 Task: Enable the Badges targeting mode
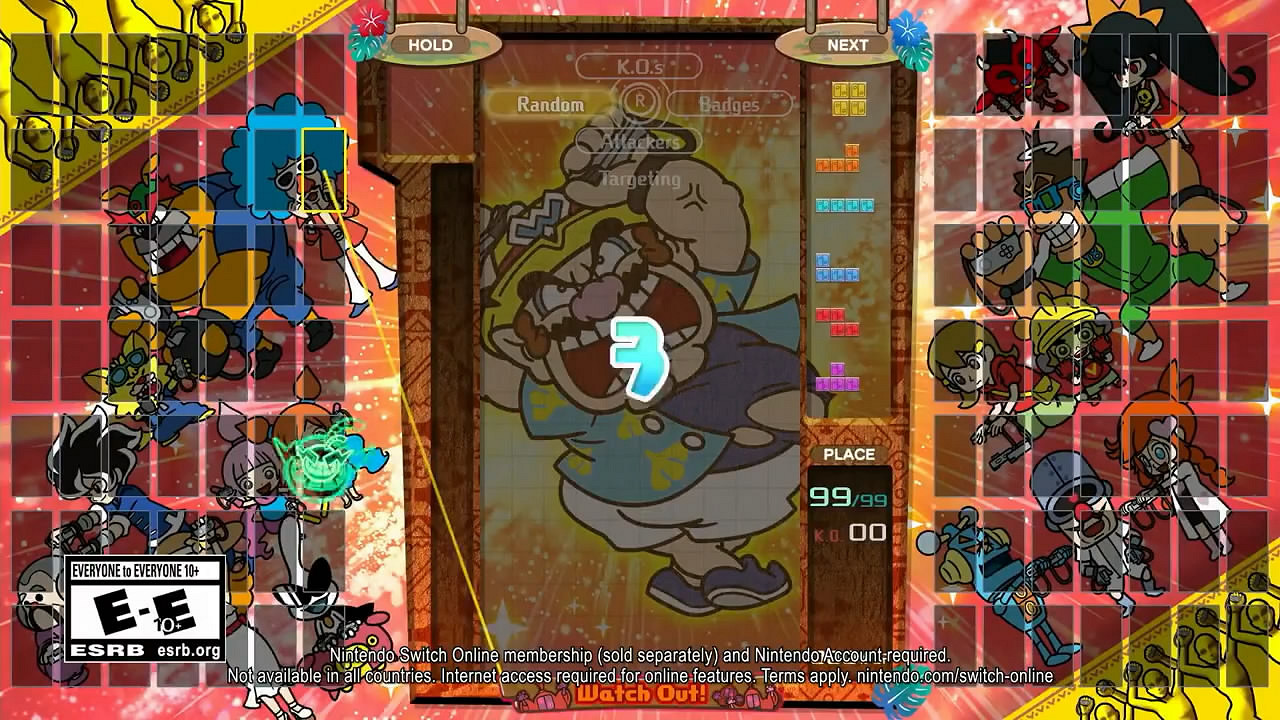[730, 104]
